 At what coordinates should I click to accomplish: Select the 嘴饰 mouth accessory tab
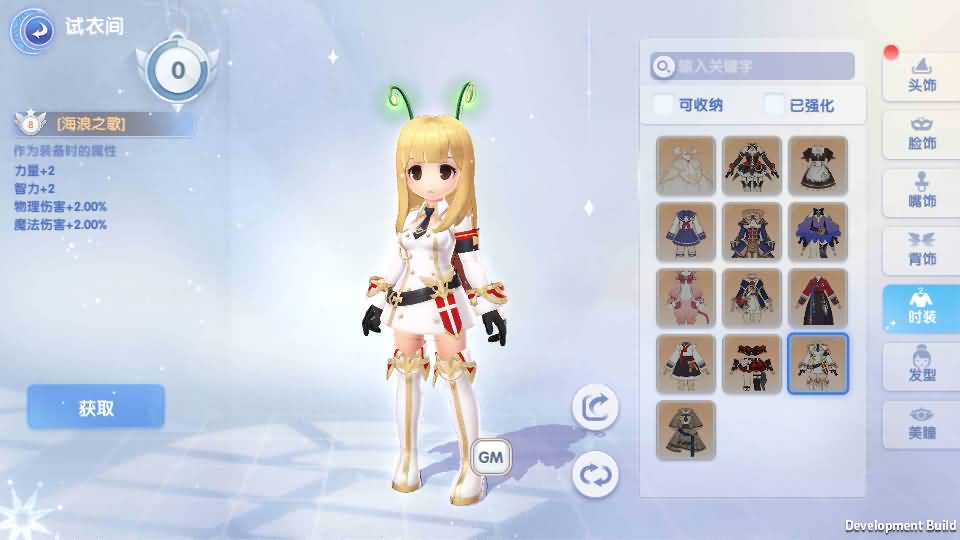tap(921, 191)
